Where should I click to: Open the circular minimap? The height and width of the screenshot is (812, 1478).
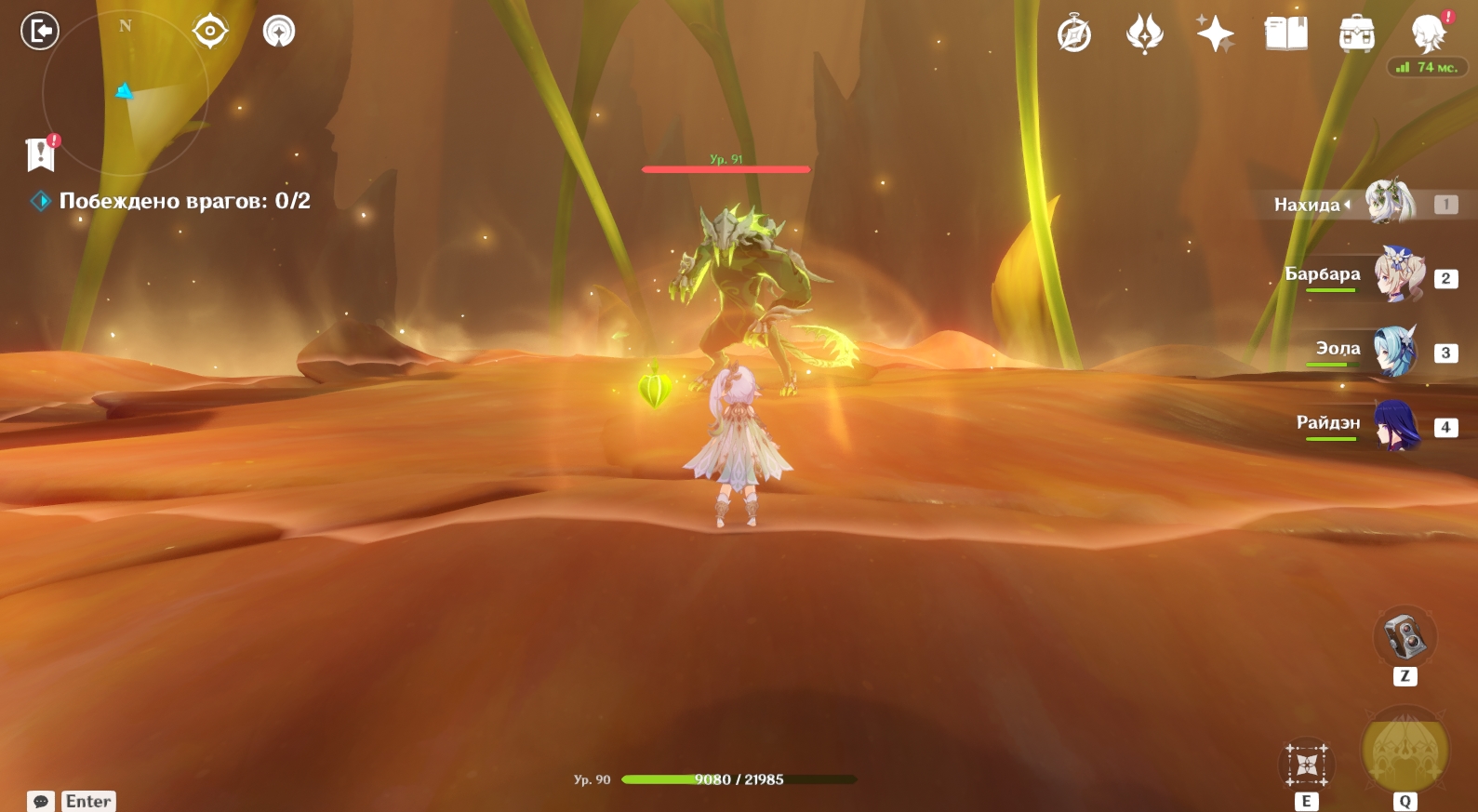pyautogui.click(x=125, y=93)
